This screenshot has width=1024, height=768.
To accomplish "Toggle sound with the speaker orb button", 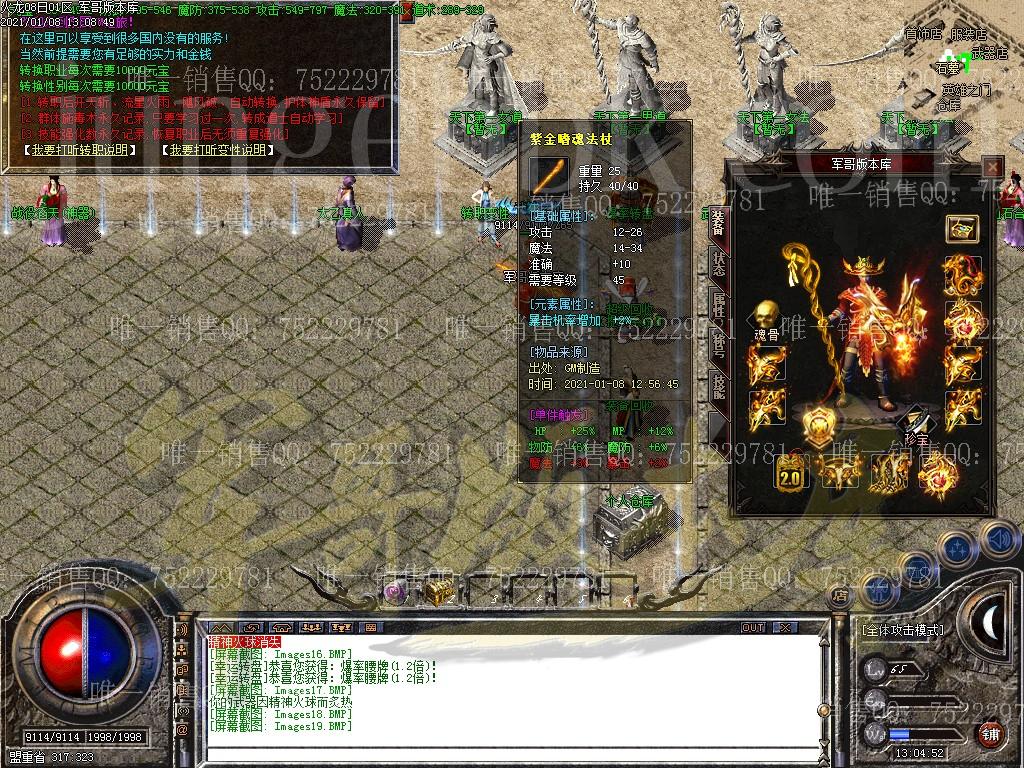I will point(999,540).
